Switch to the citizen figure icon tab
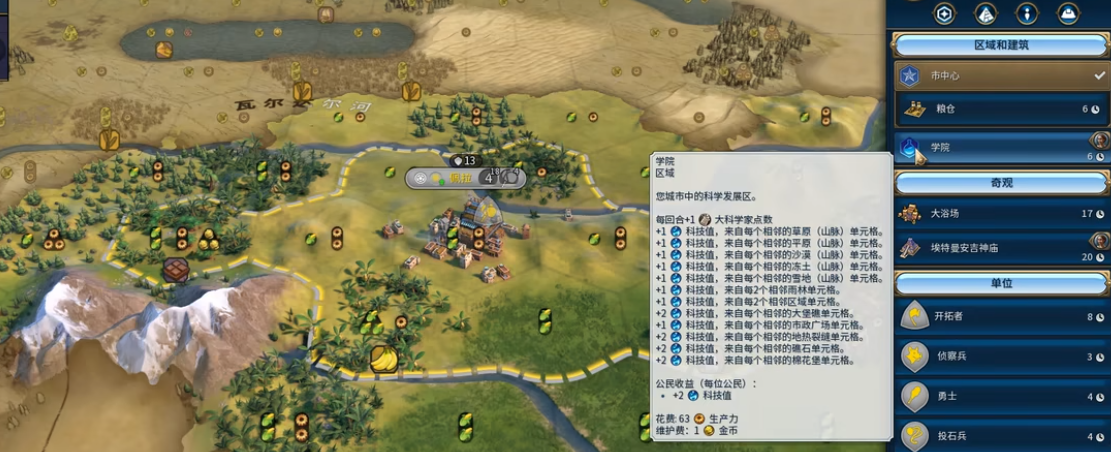Image resolution: width=1111 pixels, height=452 pixels. [x=1026, y=13]
